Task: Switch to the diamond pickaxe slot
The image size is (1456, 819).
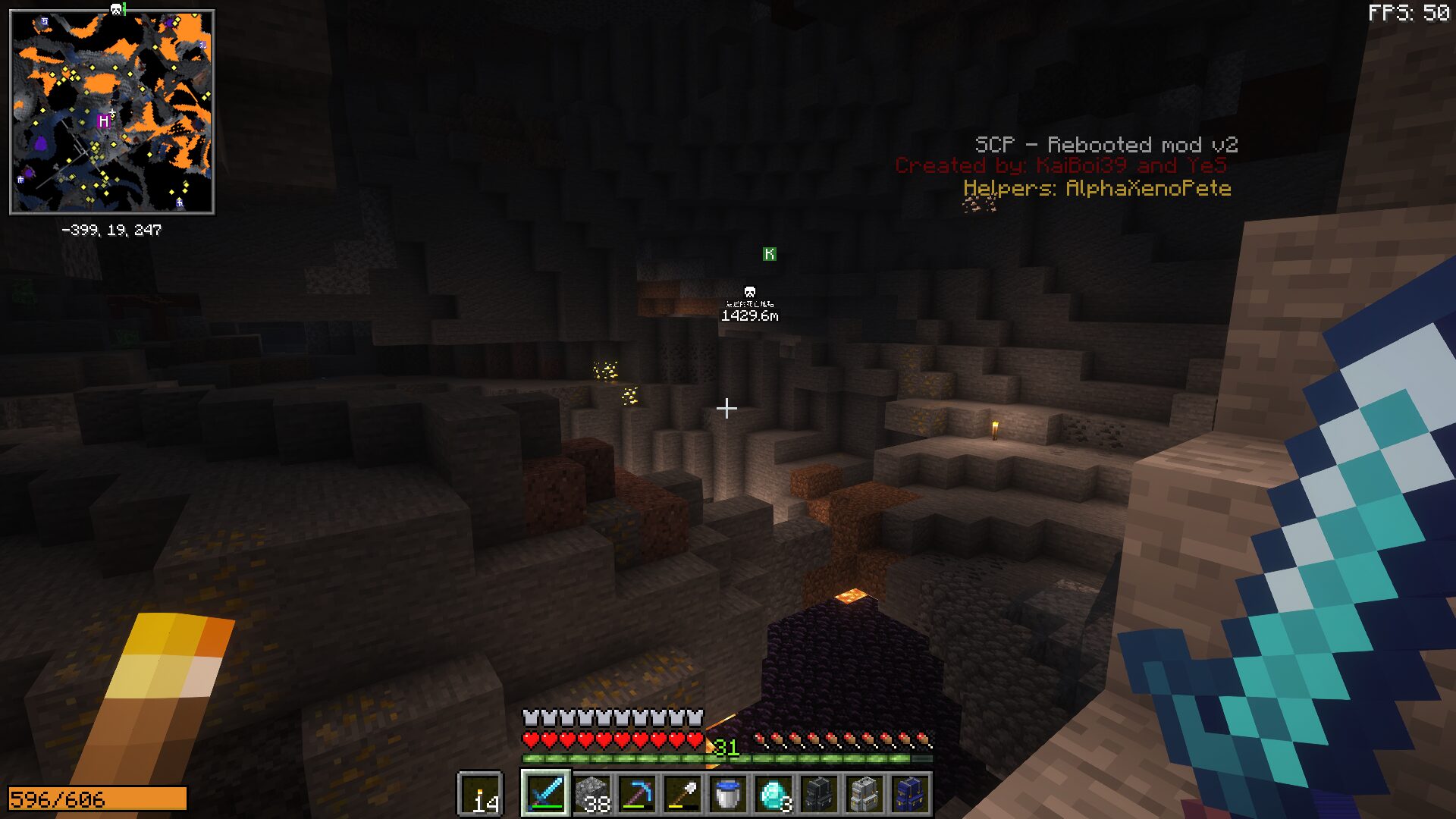Action: coord(637,794)
